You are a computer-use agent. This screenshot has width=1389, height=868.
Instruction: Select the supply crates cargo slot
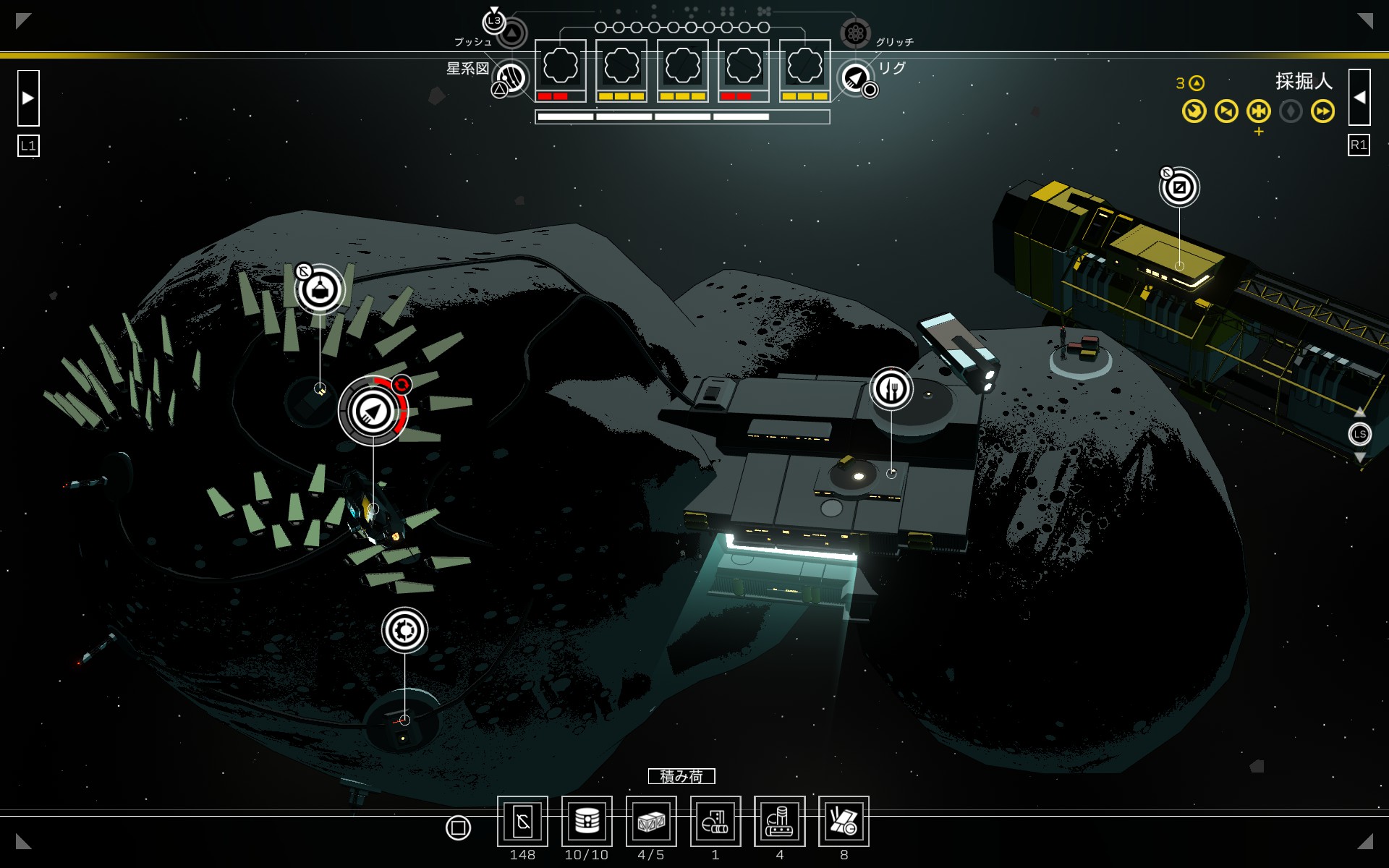point(651,821)
